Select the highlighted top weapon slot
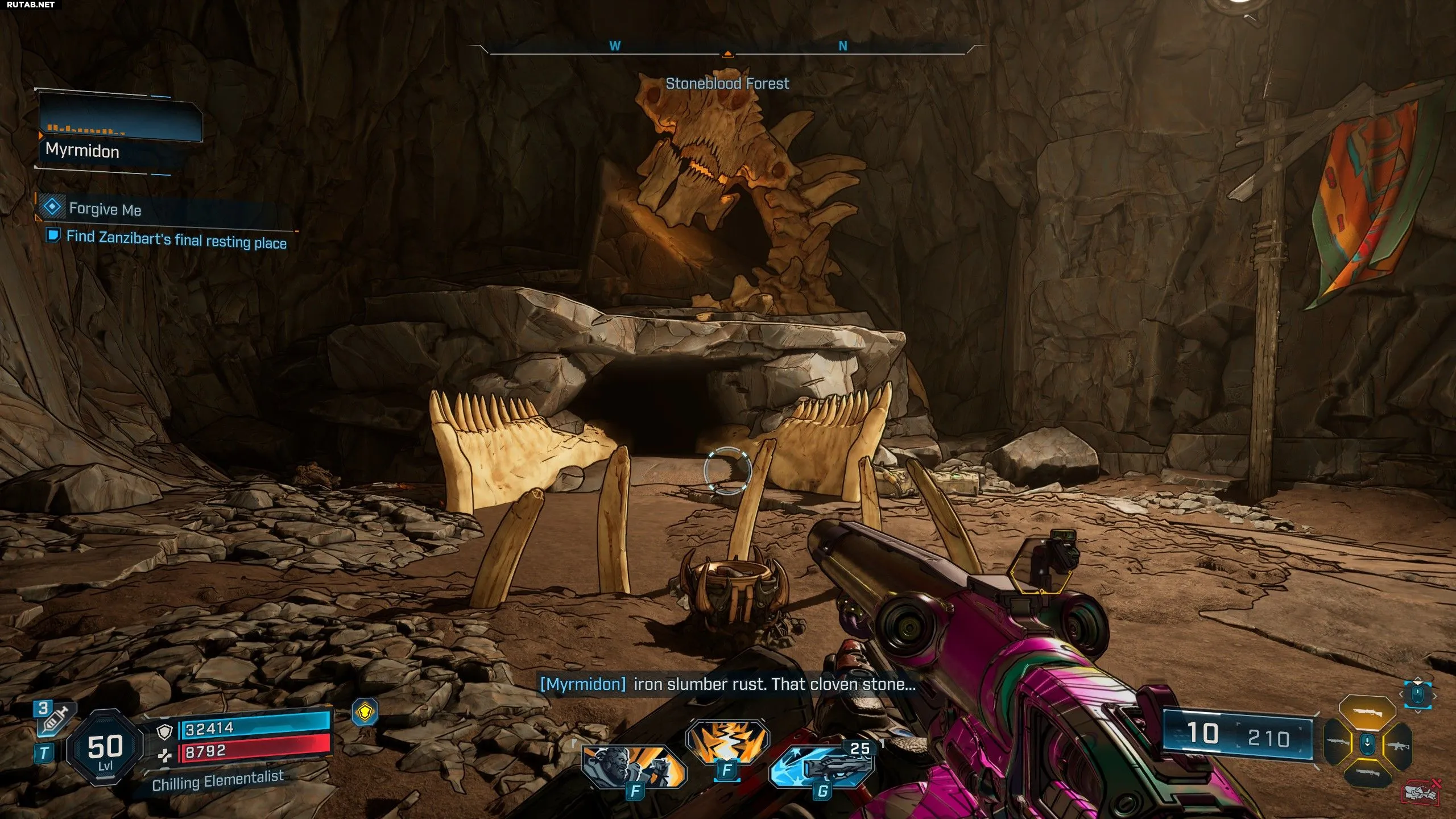This screenshot has height=819, width=1456. click(x=1367, y=713)
